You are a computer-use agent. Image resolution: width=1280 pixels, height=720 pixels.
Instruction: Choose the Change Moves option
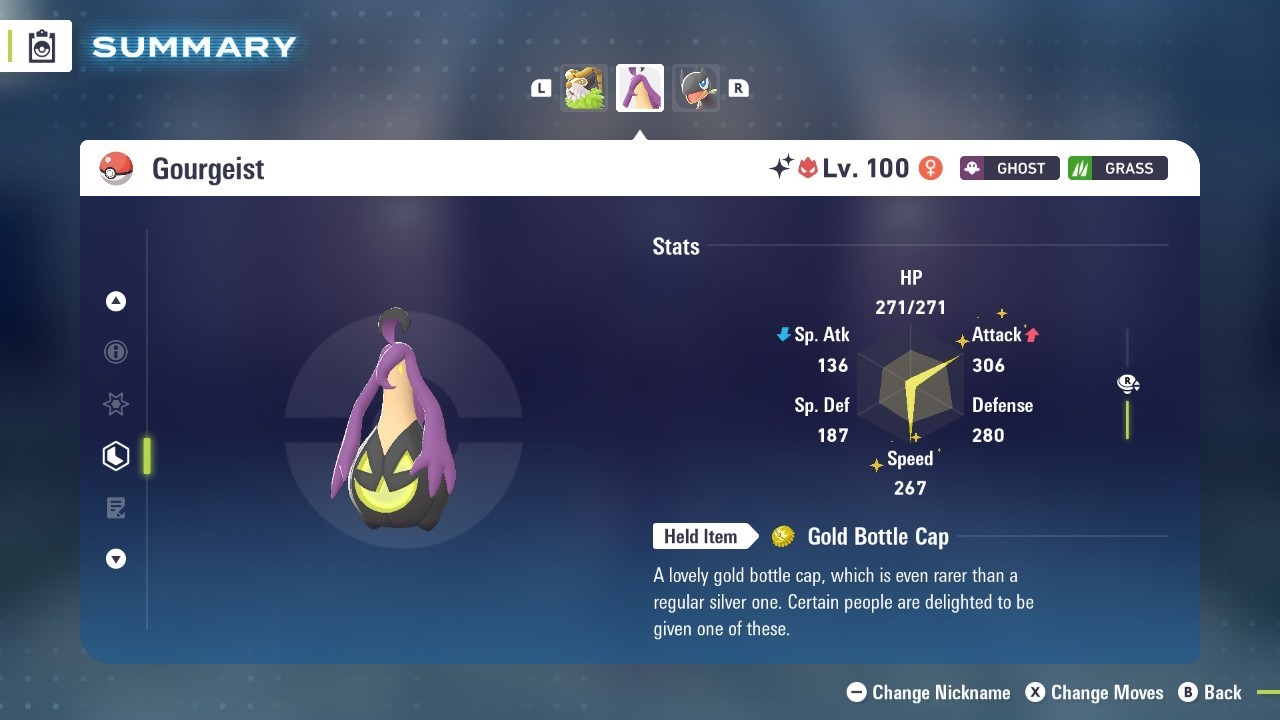pos(1095,692)
